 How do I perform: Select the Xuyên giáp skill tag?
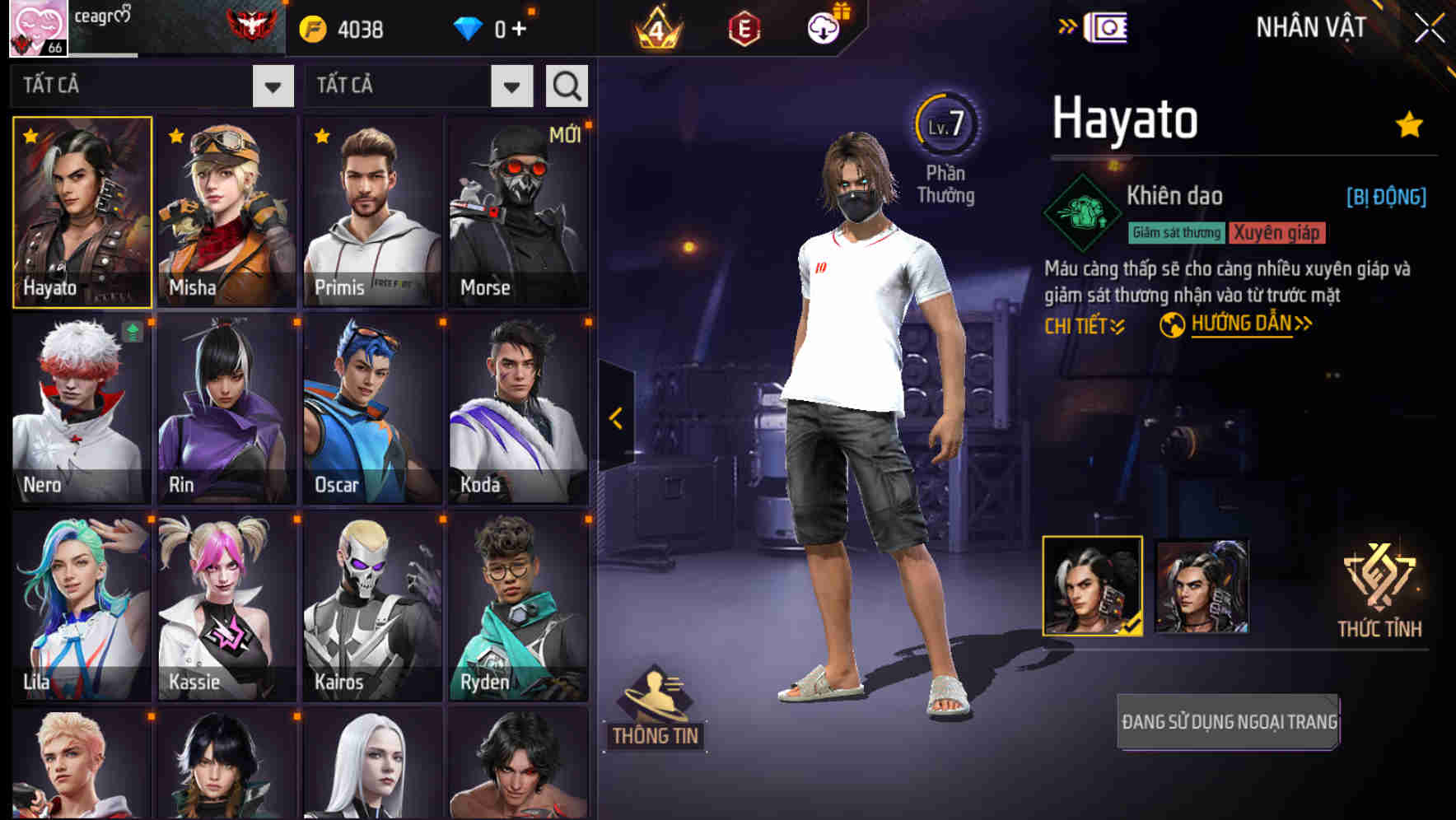click(1277, 233)
